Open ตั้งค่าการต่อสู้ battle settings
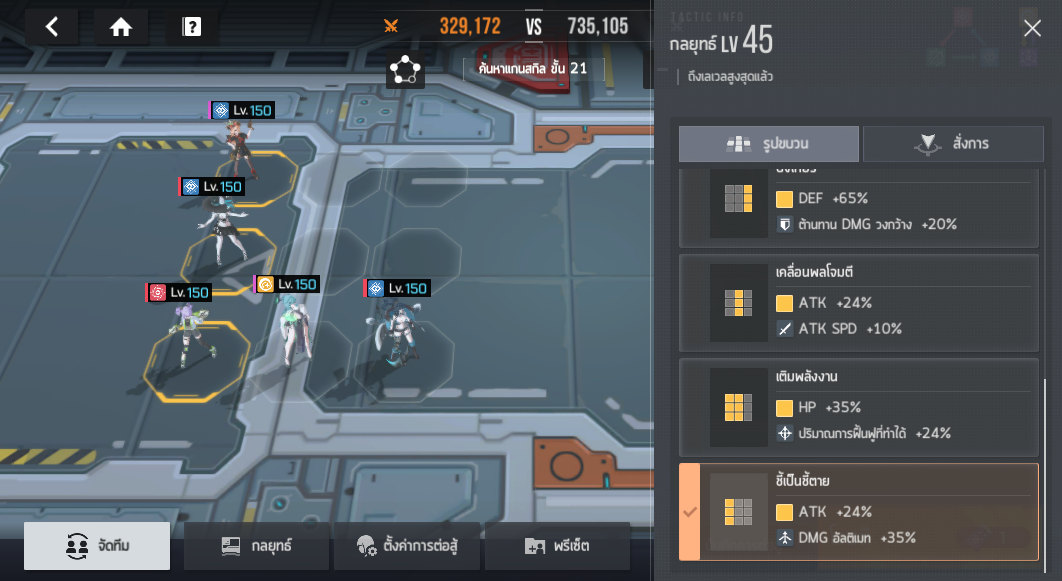Viewport: 1062px width, 581px height. pos(407,546)
